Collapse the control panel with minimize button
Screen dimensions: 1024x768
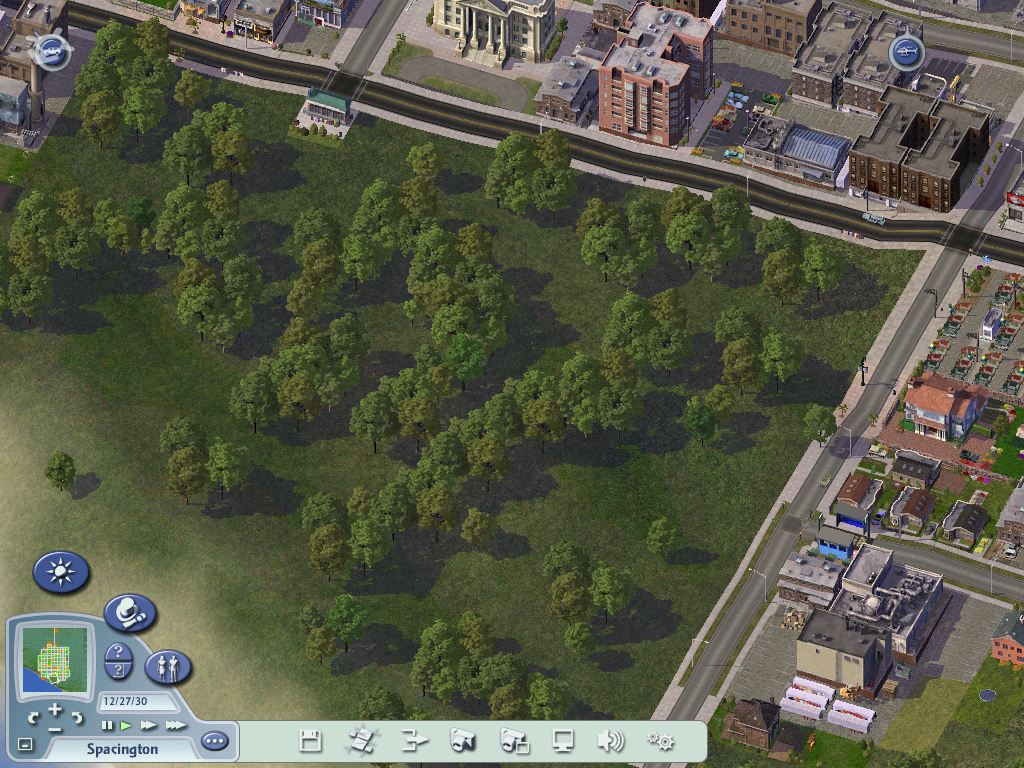(25, 745)
